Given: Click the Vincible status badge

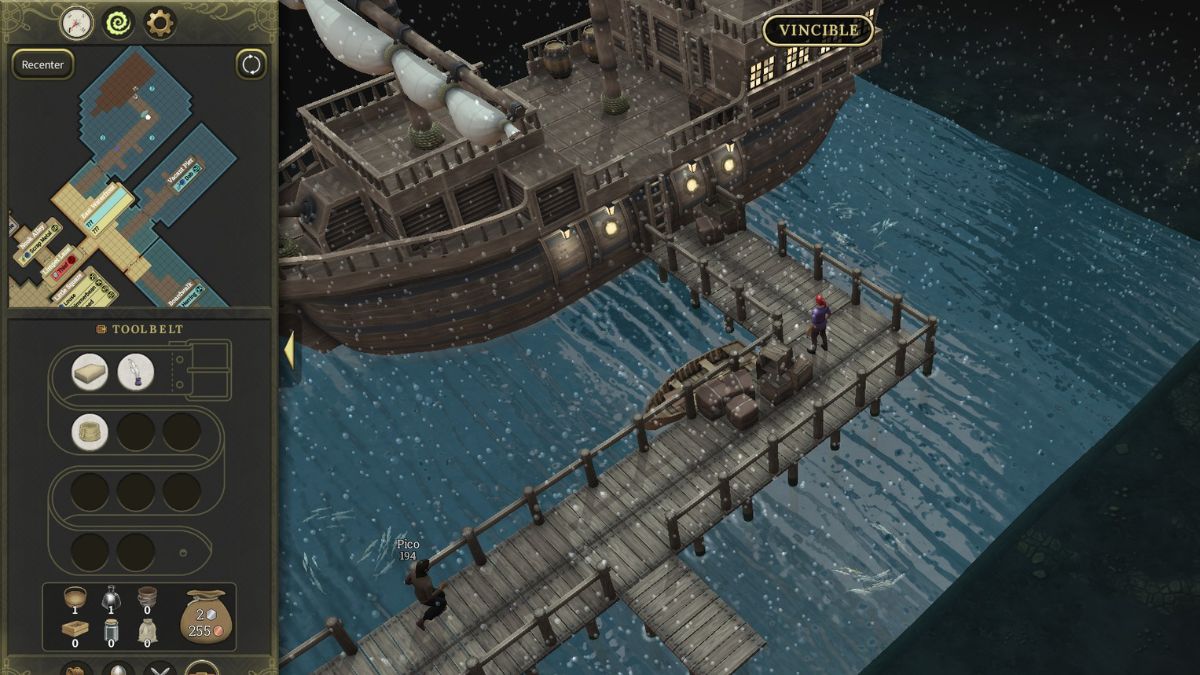Looking at the screenshot, I should pos(818,30).
